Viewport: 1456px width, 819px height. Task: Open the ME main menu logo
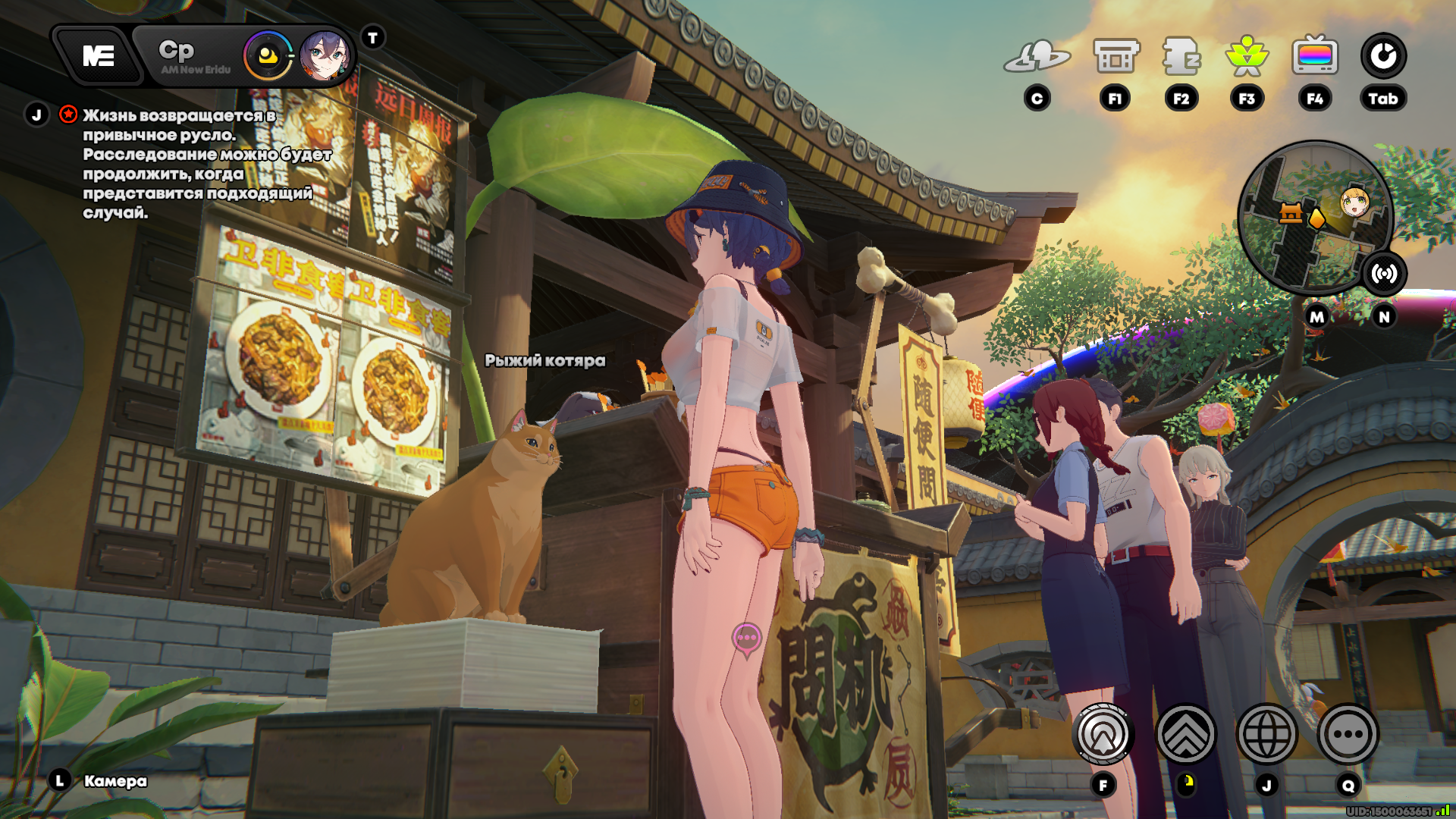click(x=99, y=56)
